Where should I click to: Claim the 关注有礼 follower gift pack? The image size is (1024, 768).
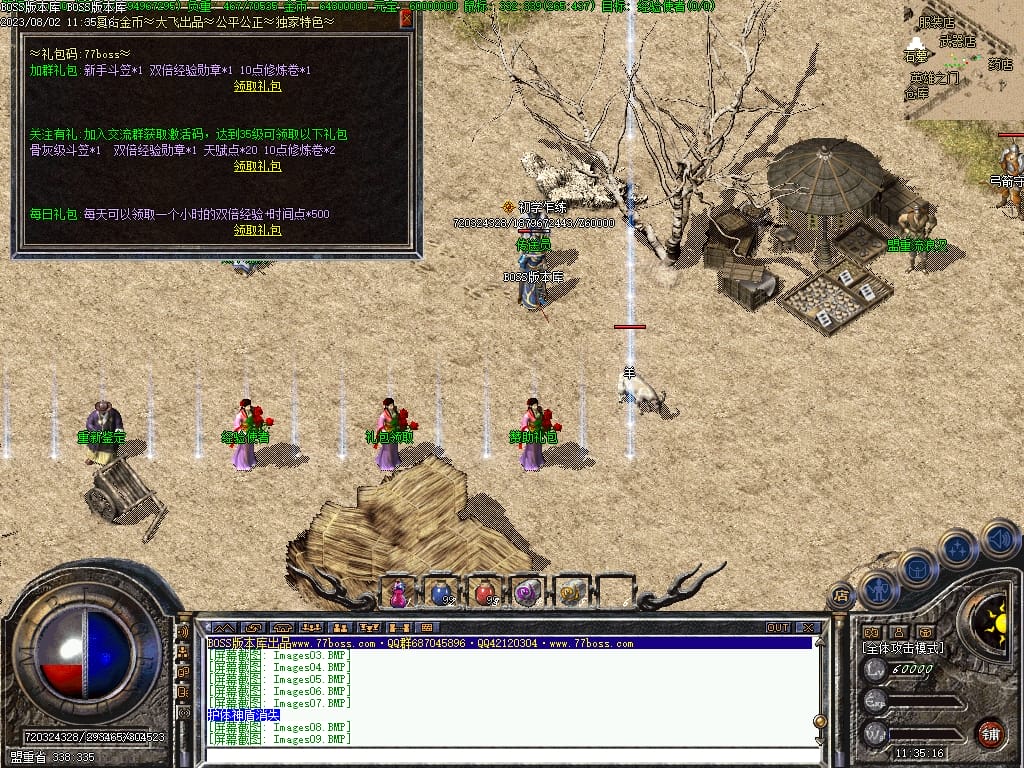pyautogui.click(x=257, y=166)
